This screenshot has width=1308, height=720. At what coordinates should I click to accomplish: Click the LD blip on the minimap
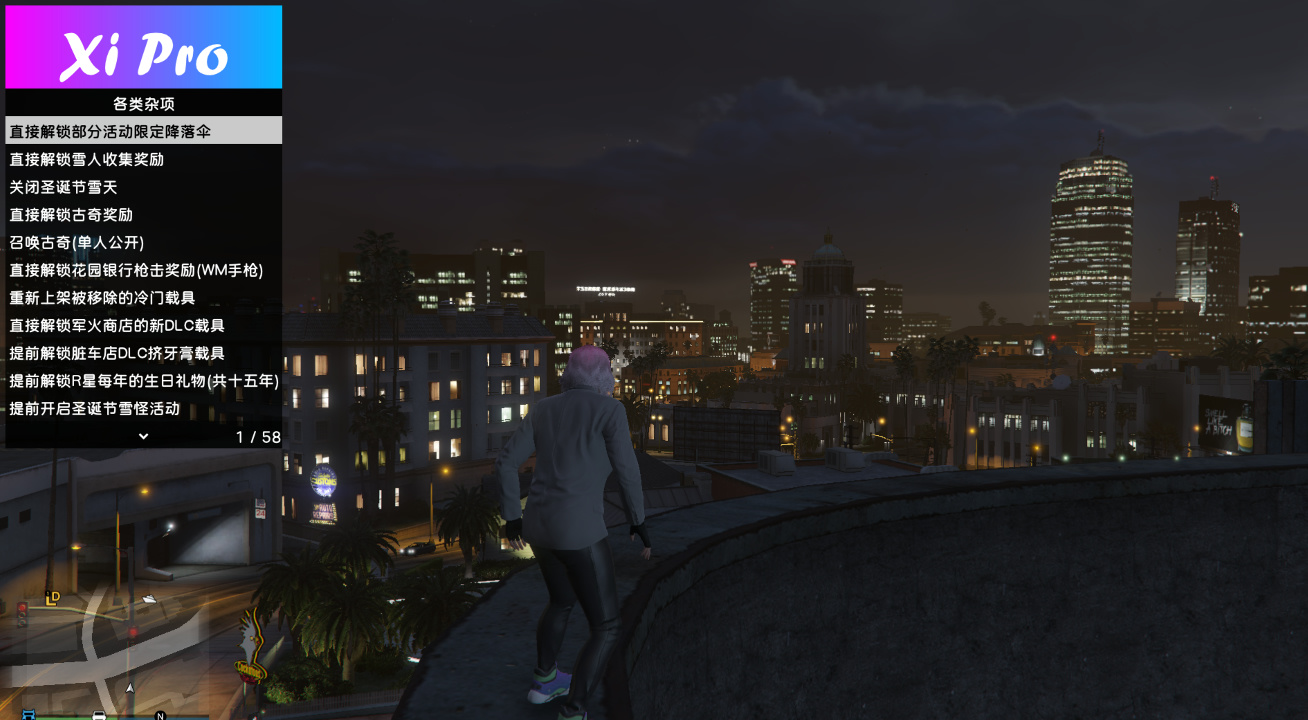point(51,598)
